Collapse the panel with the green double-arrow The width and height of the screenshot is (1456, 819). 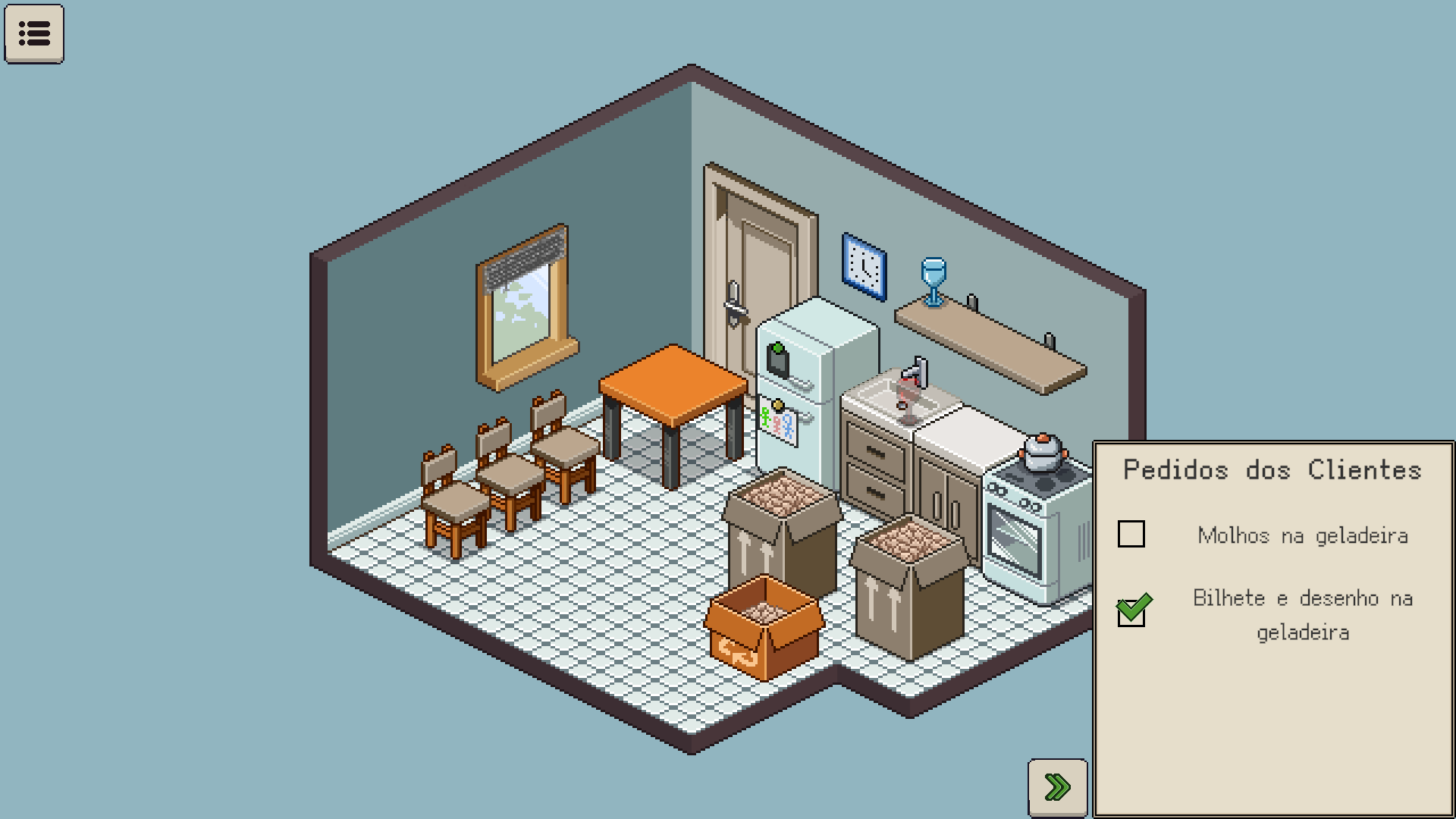tap(1057, 787)
